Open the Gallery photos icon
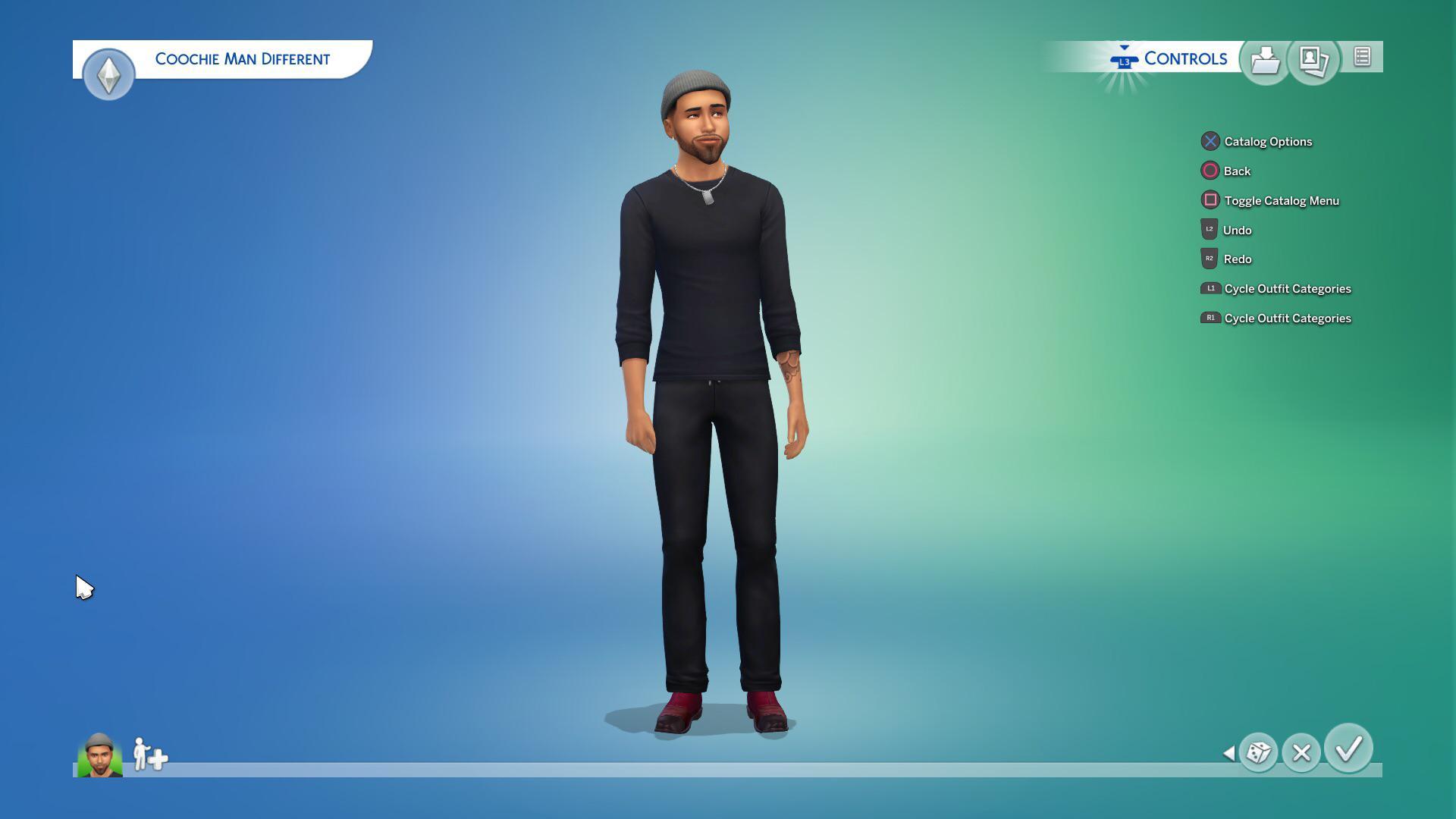The image size is (1456, 819). click(1313, 58)
